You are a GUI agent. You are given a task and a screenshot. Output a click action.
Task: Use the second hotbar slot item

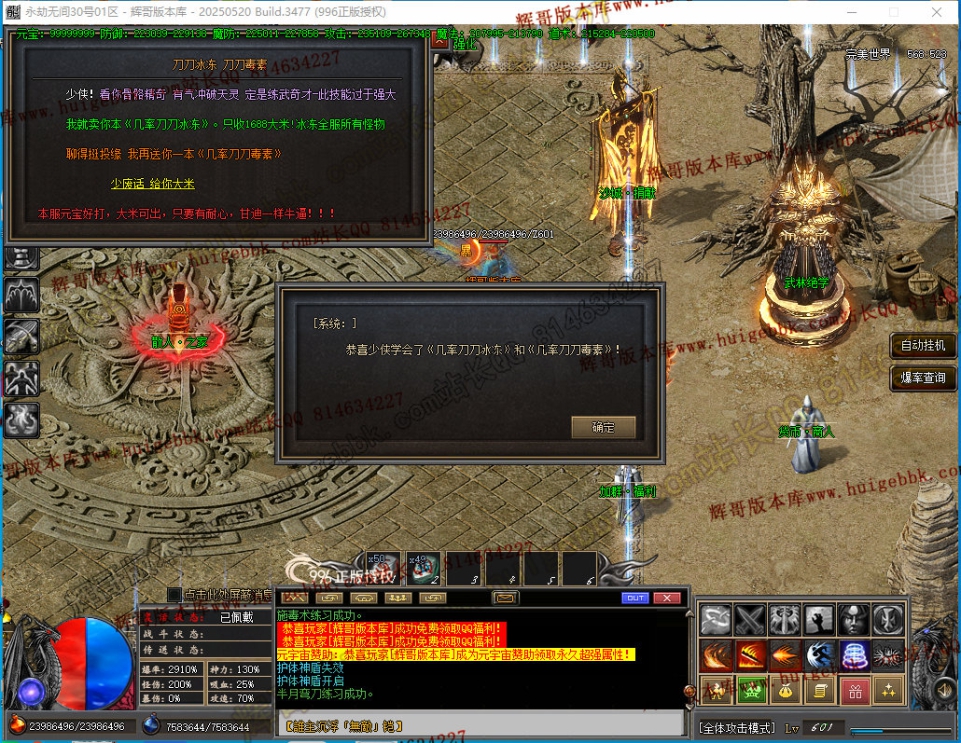[423, 569]
